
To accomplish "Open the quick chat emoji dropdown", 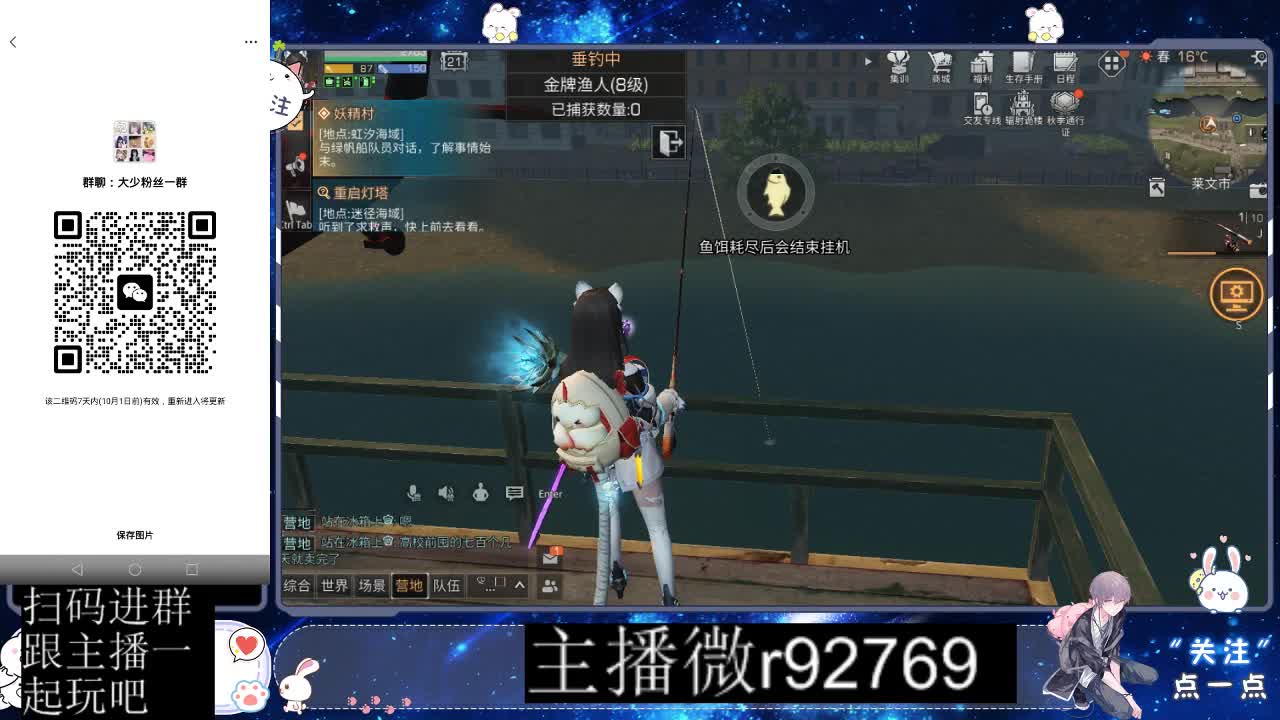I will pyautogui.click(x=485, y=584).
